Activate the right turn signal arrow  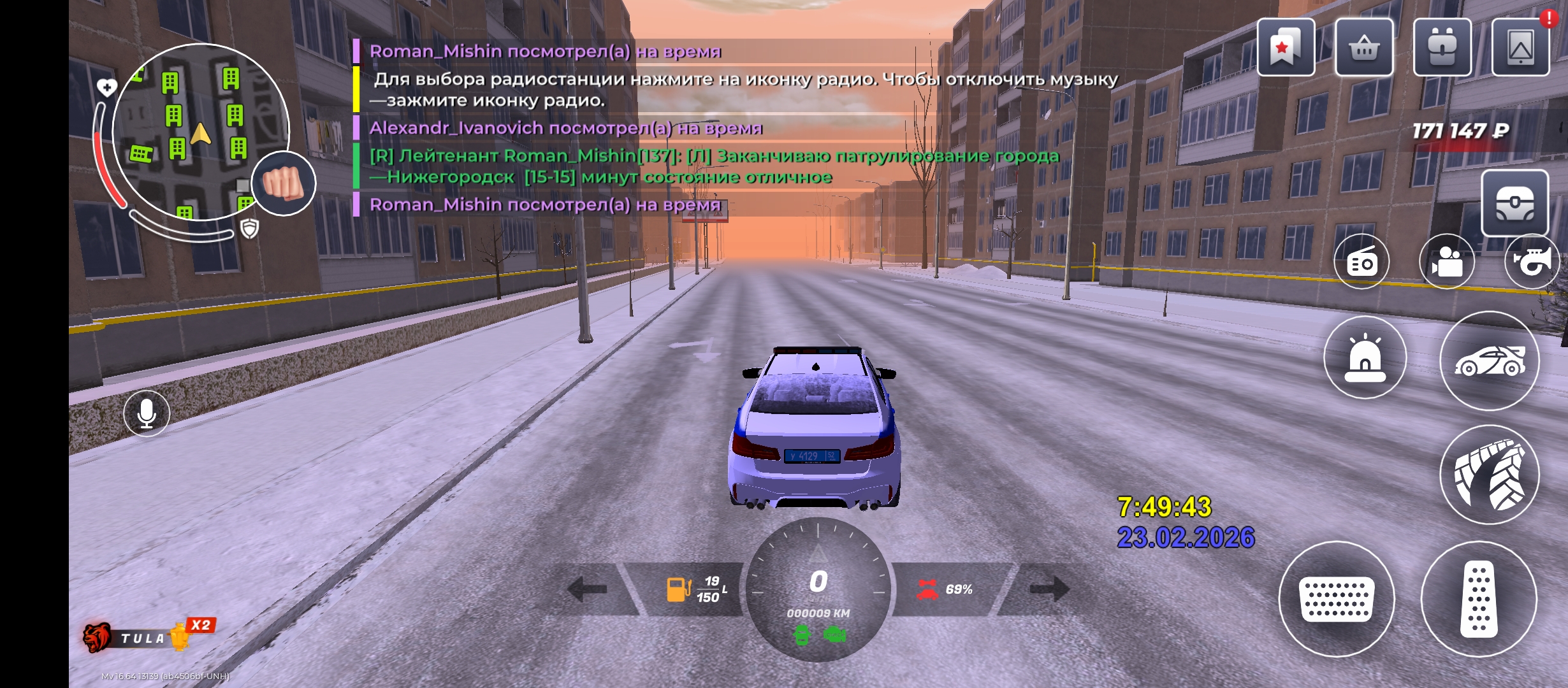(x=1050, y=589)
